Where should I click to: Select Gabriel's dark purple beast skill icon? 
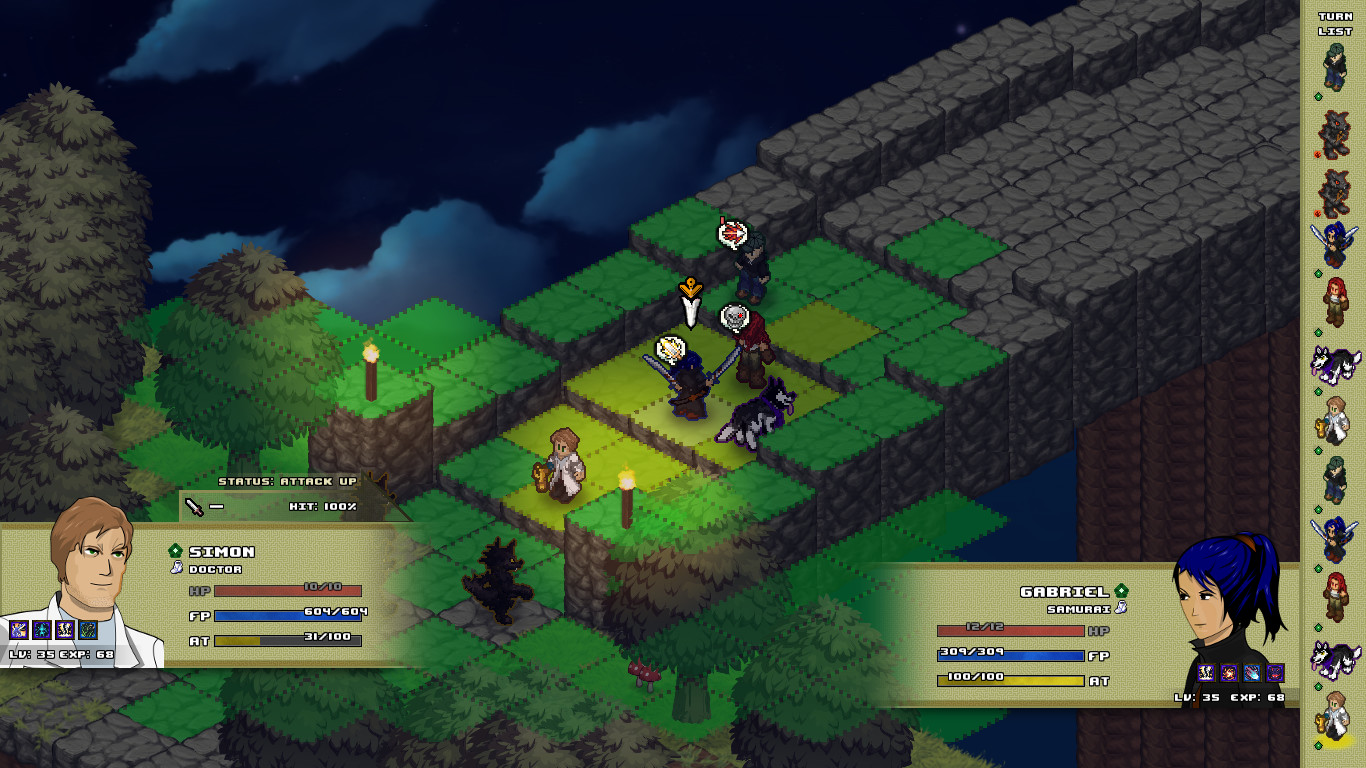[x=1275, y=673]
